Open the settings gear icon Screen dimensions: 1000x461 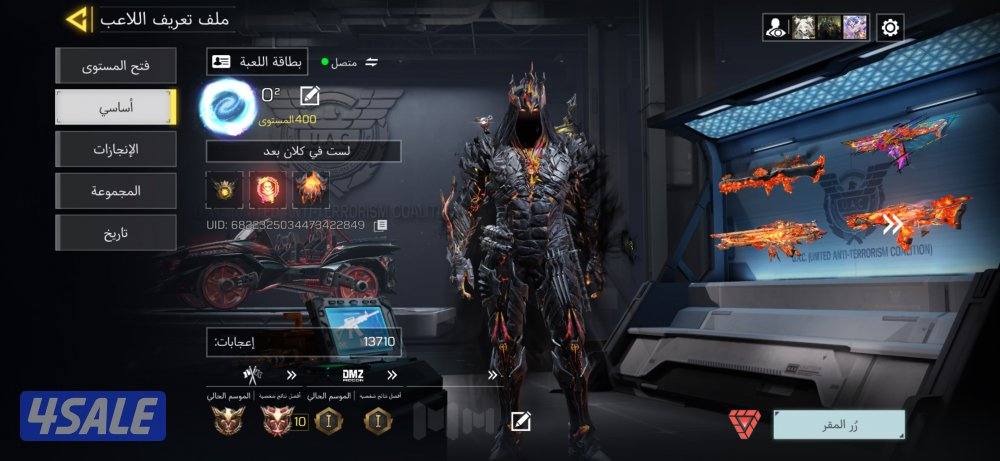890,27
